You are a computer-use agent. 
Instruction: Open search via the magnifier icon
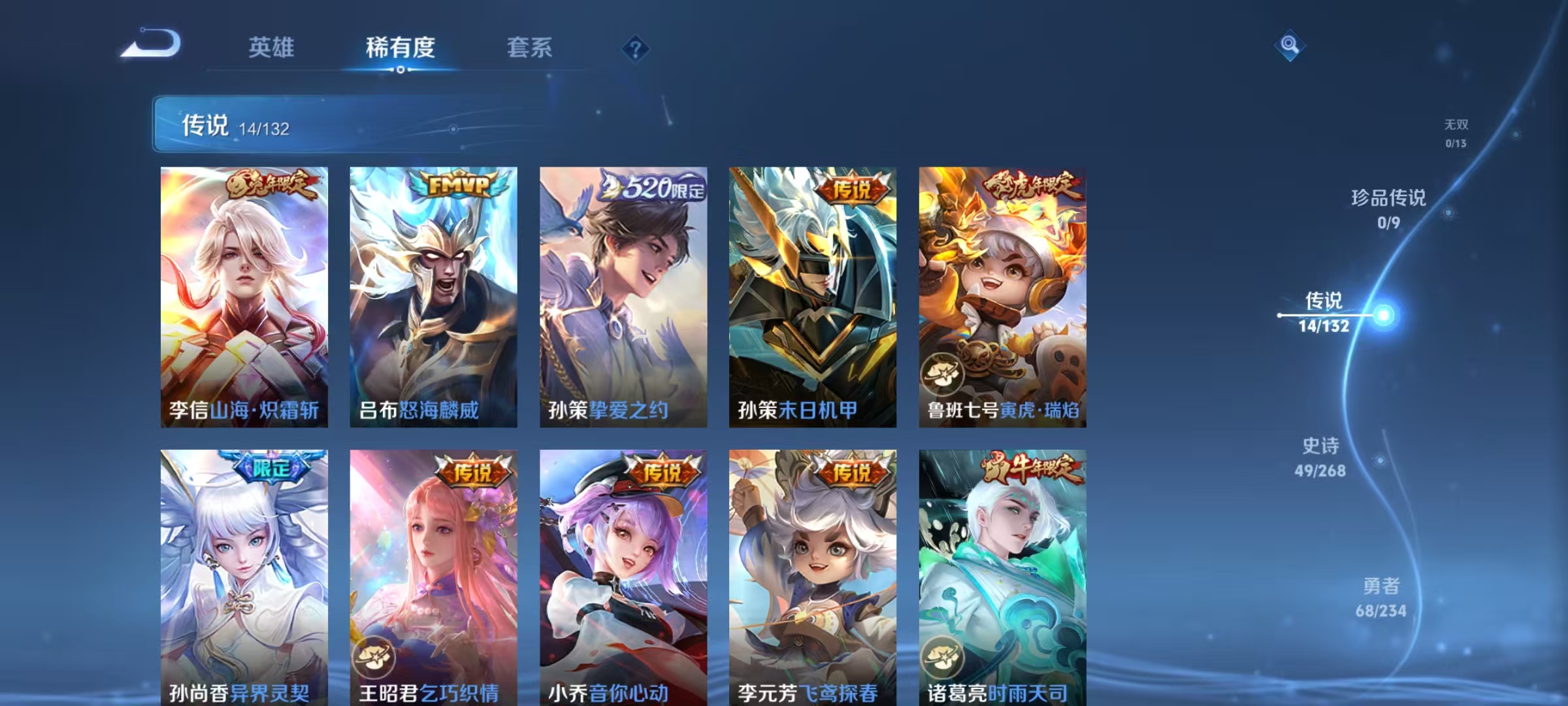click(1289, 45)
